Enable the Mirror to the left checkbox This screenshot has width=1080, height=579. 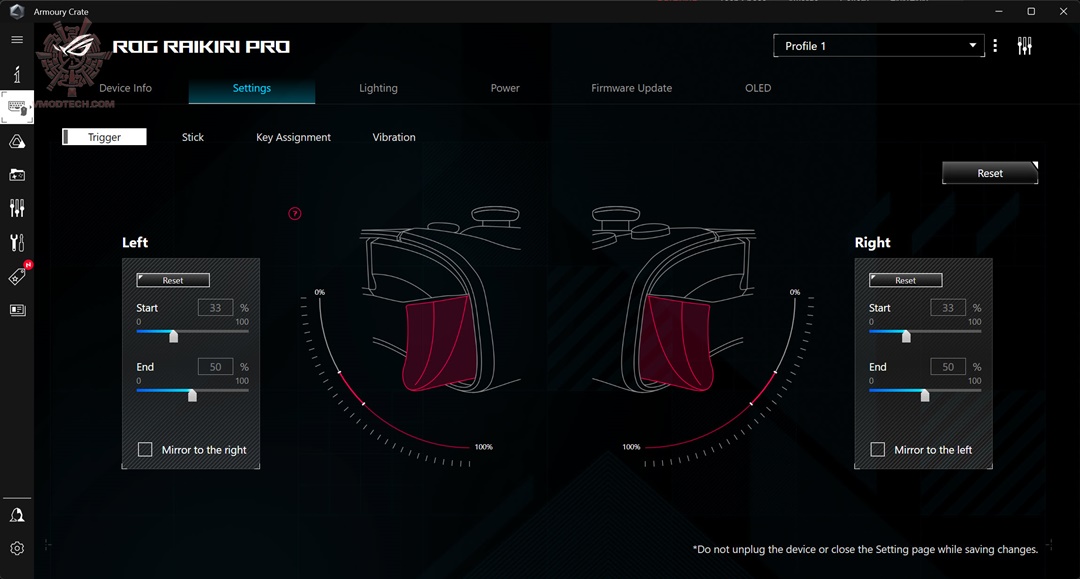(878, 450)
